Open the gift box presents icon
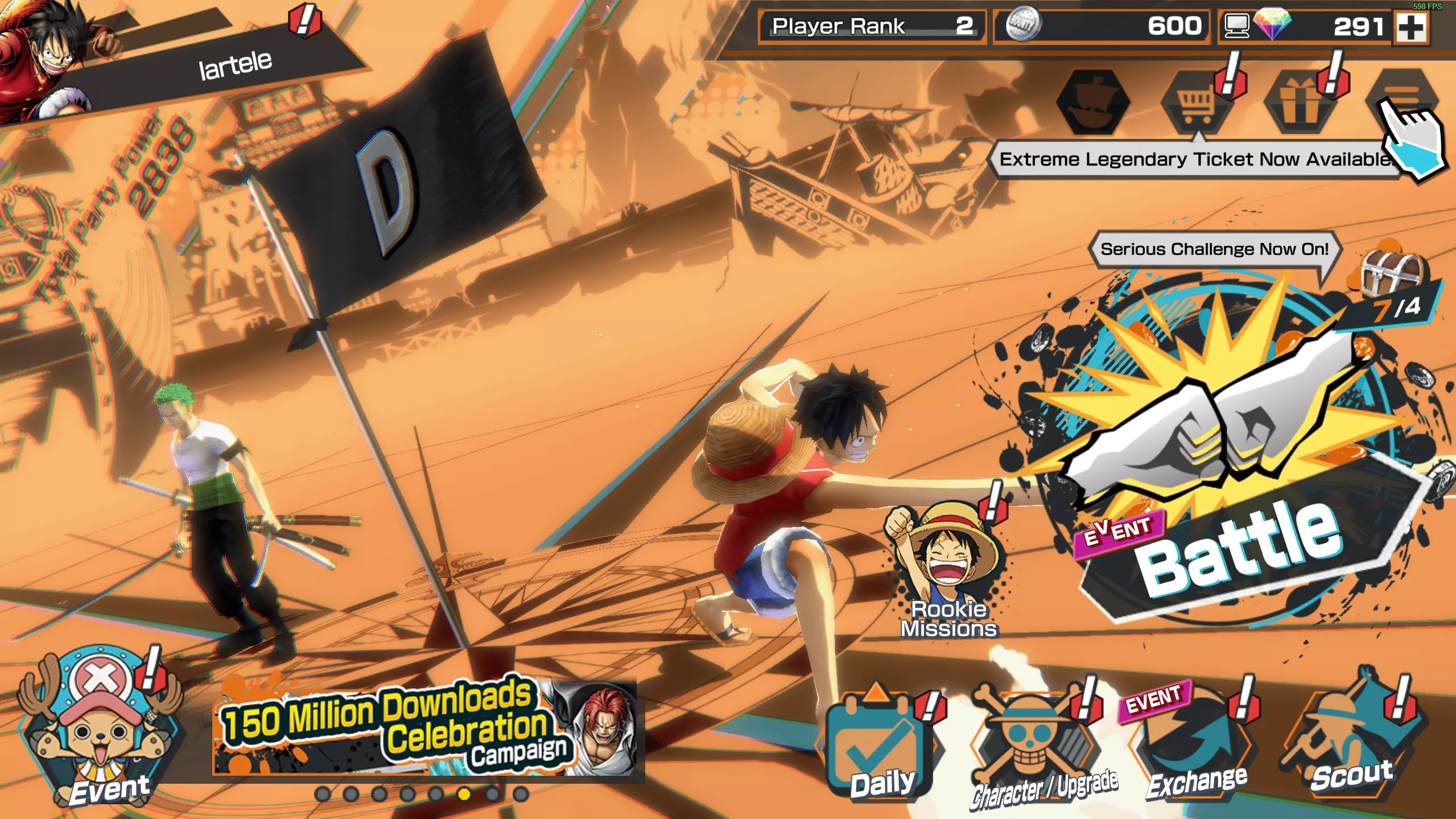This screenshot has height=819, width=1456. [1299, 102]
